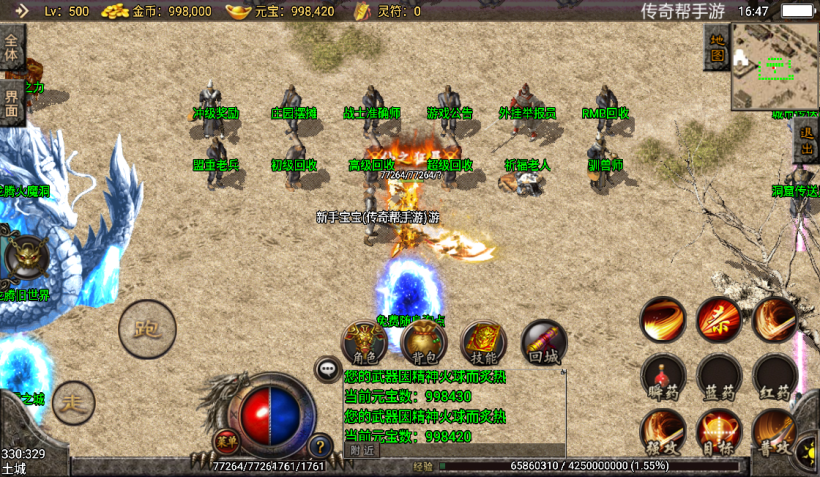The width and height of the screenshot is (820, 477).
Task: Use the 红药 health potion slot
Action: click(774, 375)
